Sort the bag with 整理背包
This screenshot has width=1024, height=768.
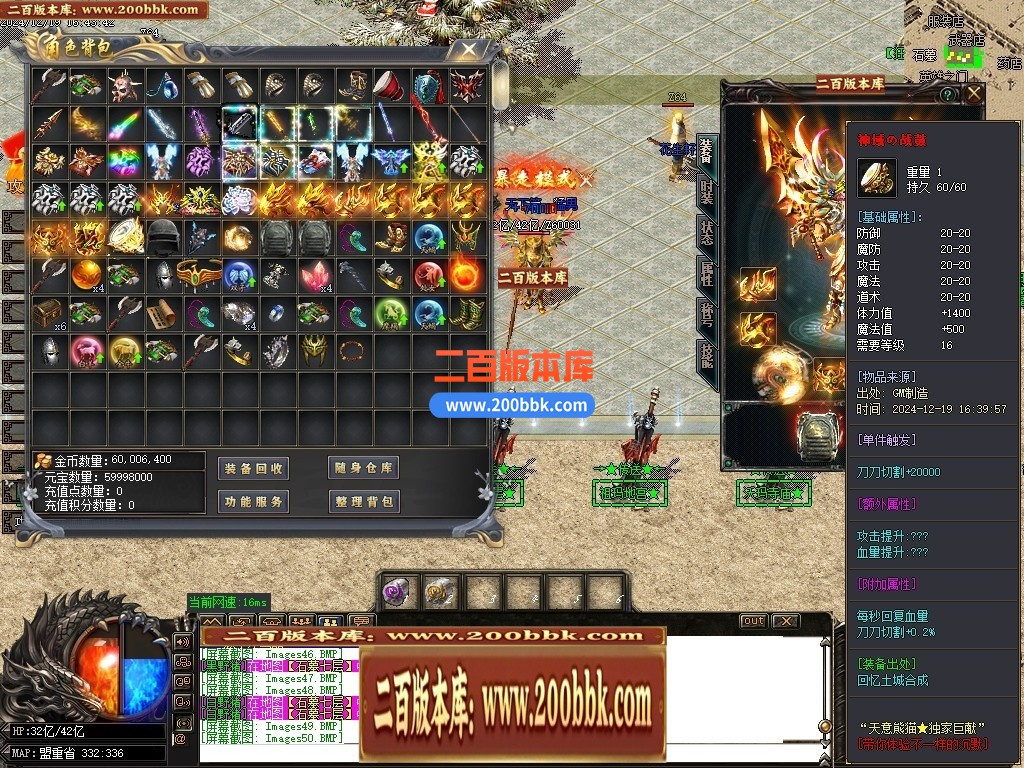pyautogui.click(x=363, y=501)
